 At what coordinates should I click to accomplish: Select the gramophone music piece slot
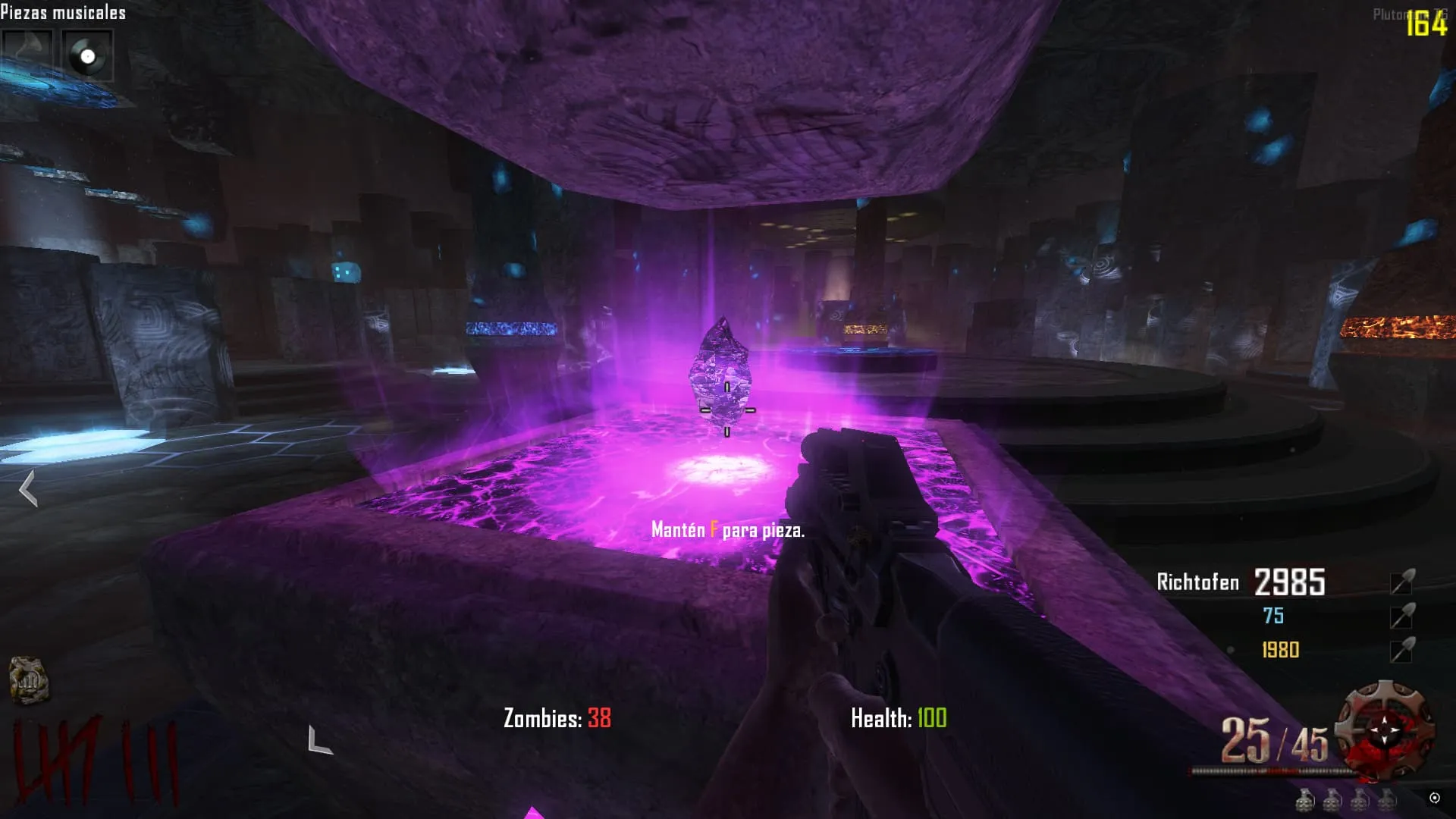(27, 55)
